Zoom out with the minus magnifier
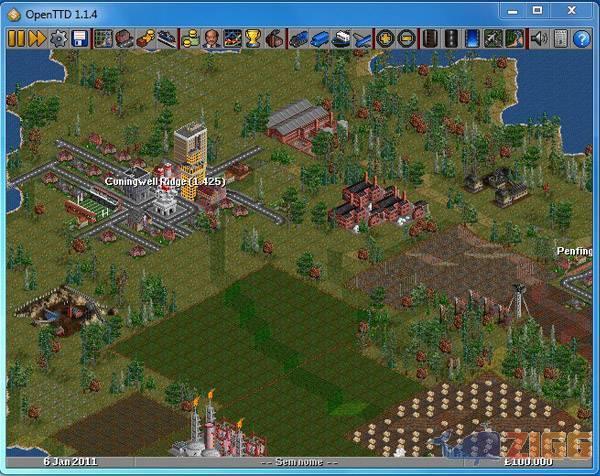 point(406,39)
